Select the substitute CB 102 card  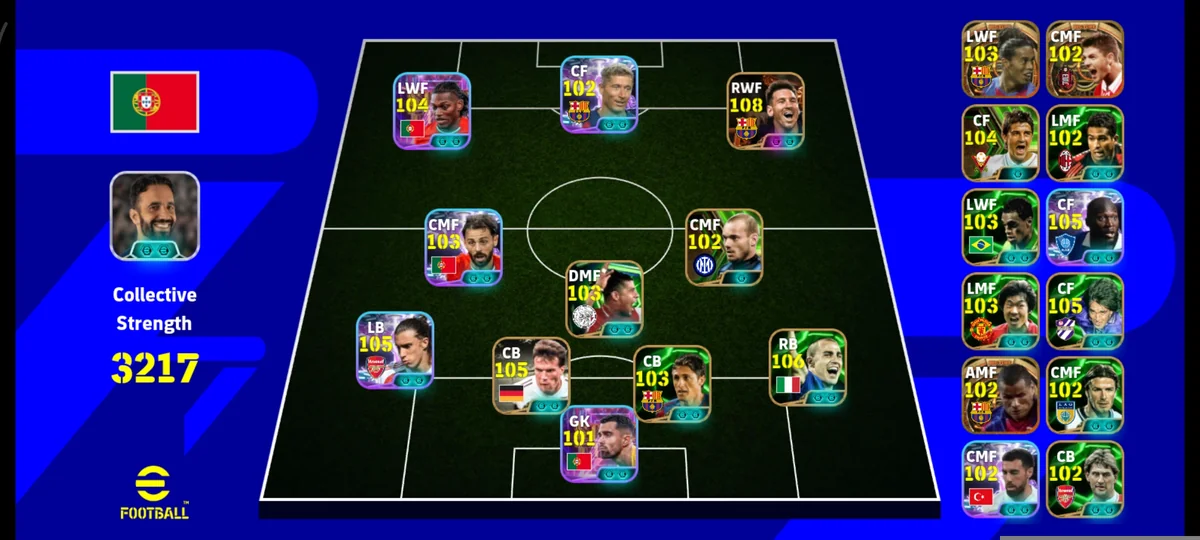pyautogui.click(x=1085, y=478)
